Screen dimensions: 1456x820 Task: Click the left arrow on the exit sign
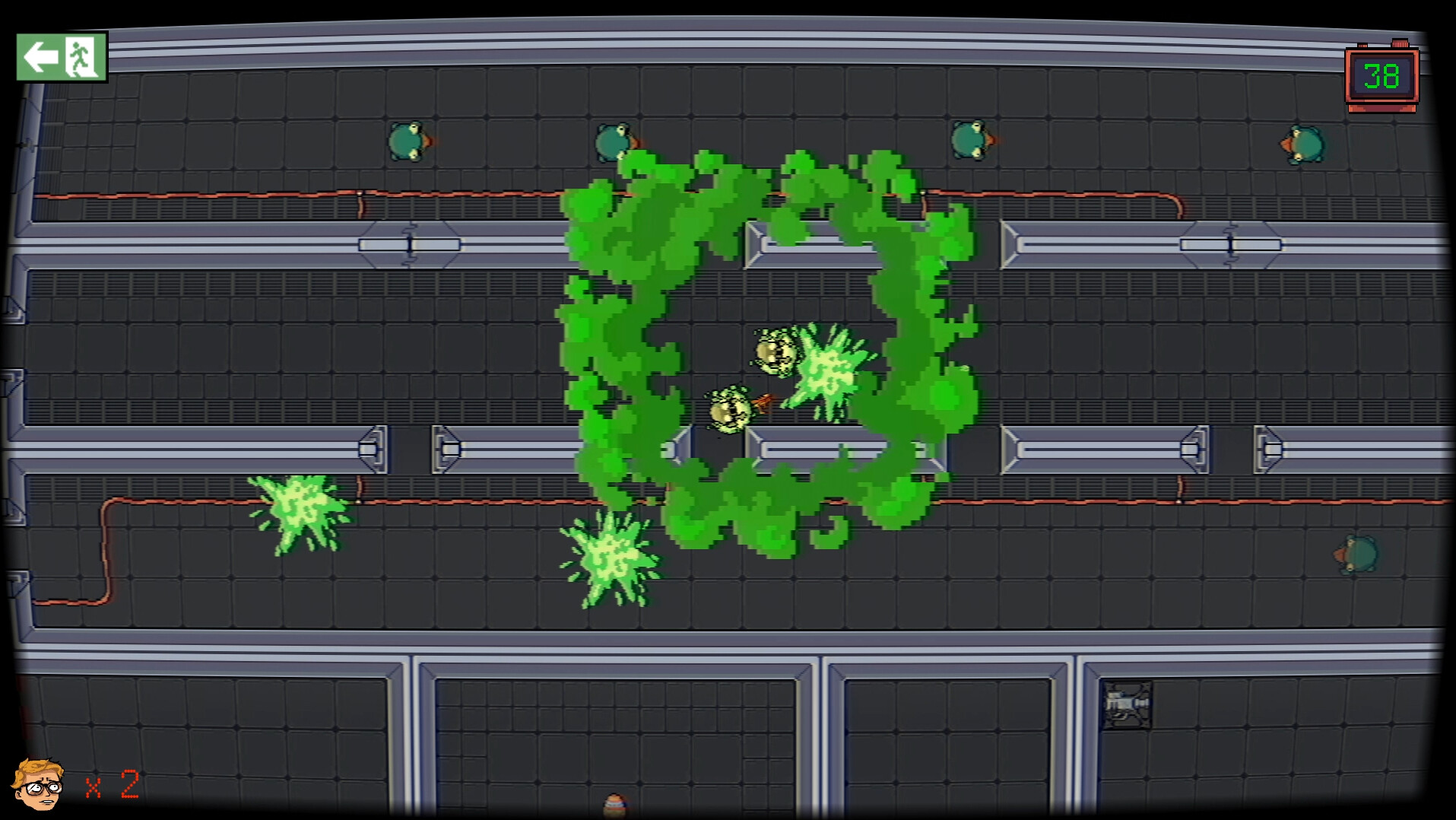tap(42, 59)
